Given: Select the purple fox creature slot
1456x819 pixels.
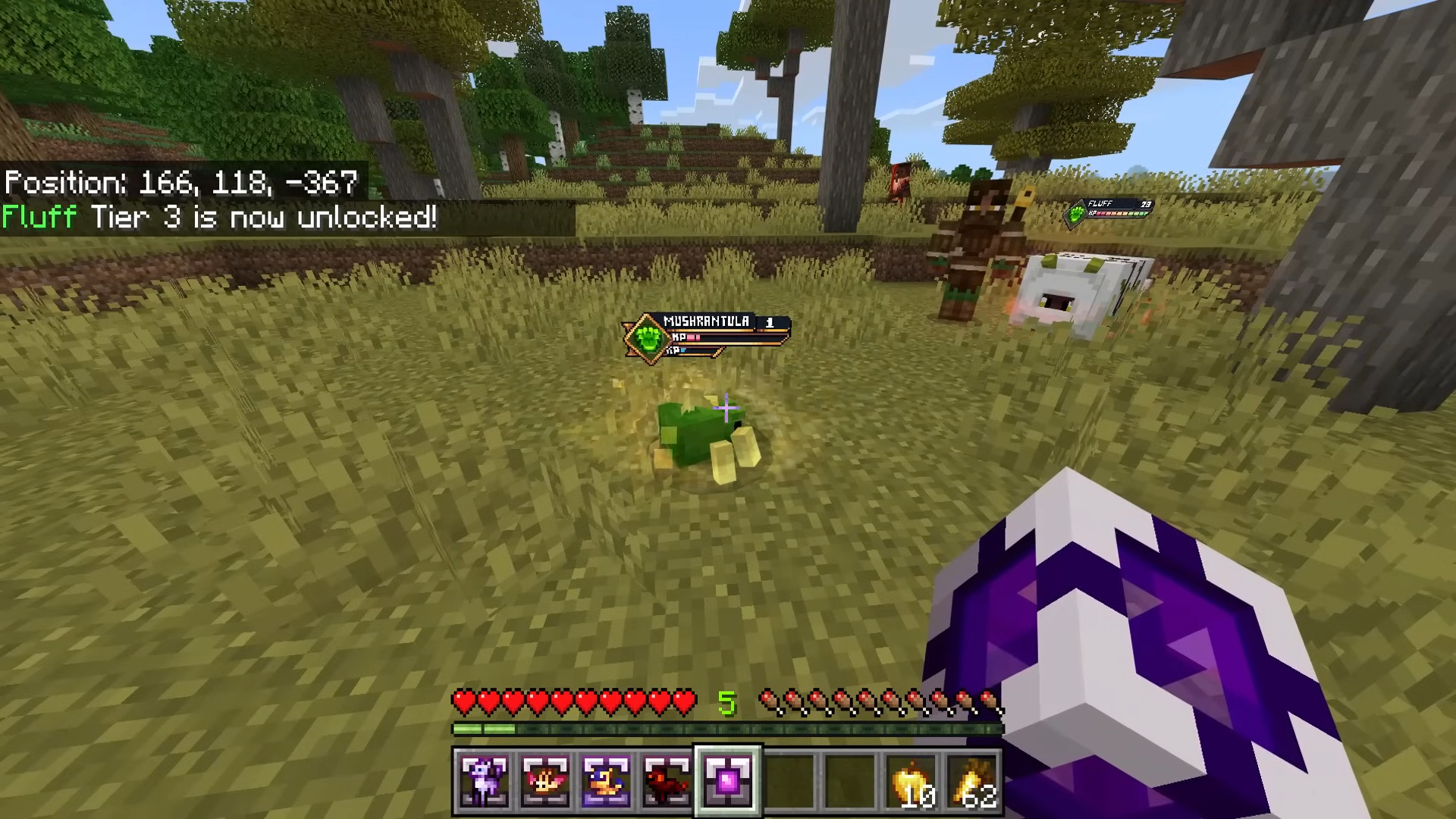Looking at the screenshot, I should [x=484, y=780].
